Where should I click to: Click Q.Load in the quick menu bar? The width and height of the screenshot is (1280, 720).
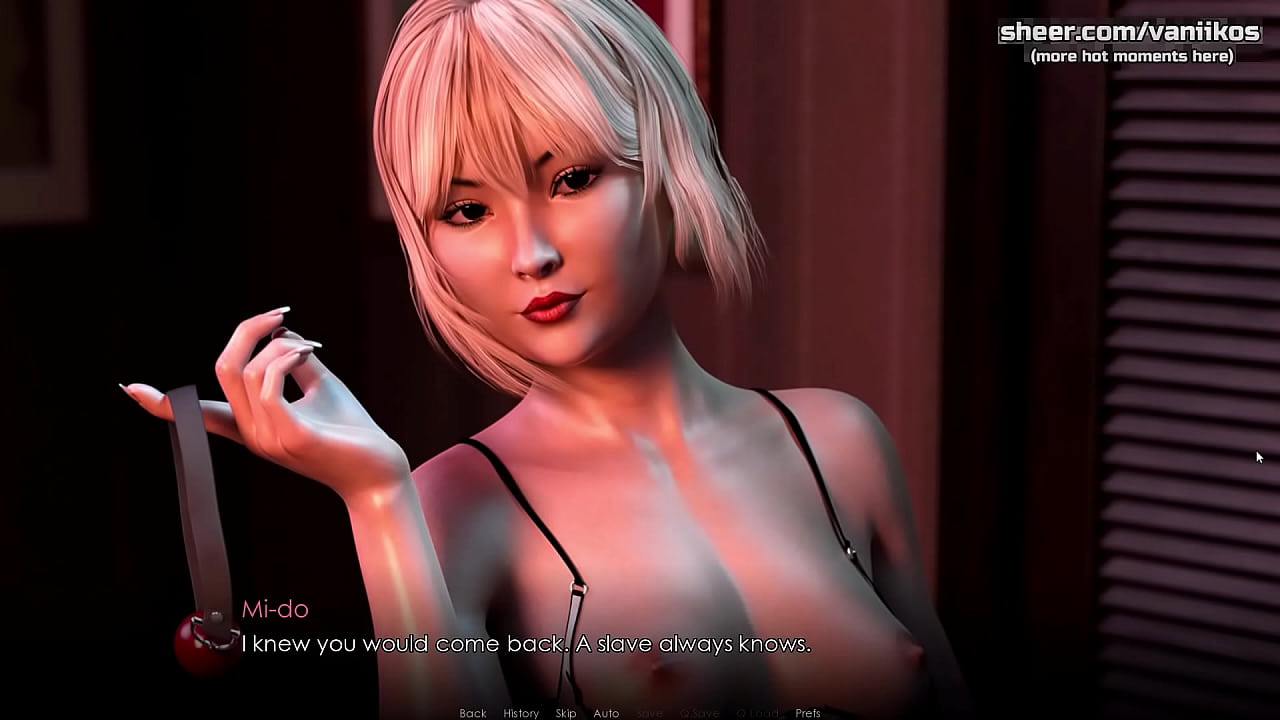pyautogui.click(x=757, y=713)
